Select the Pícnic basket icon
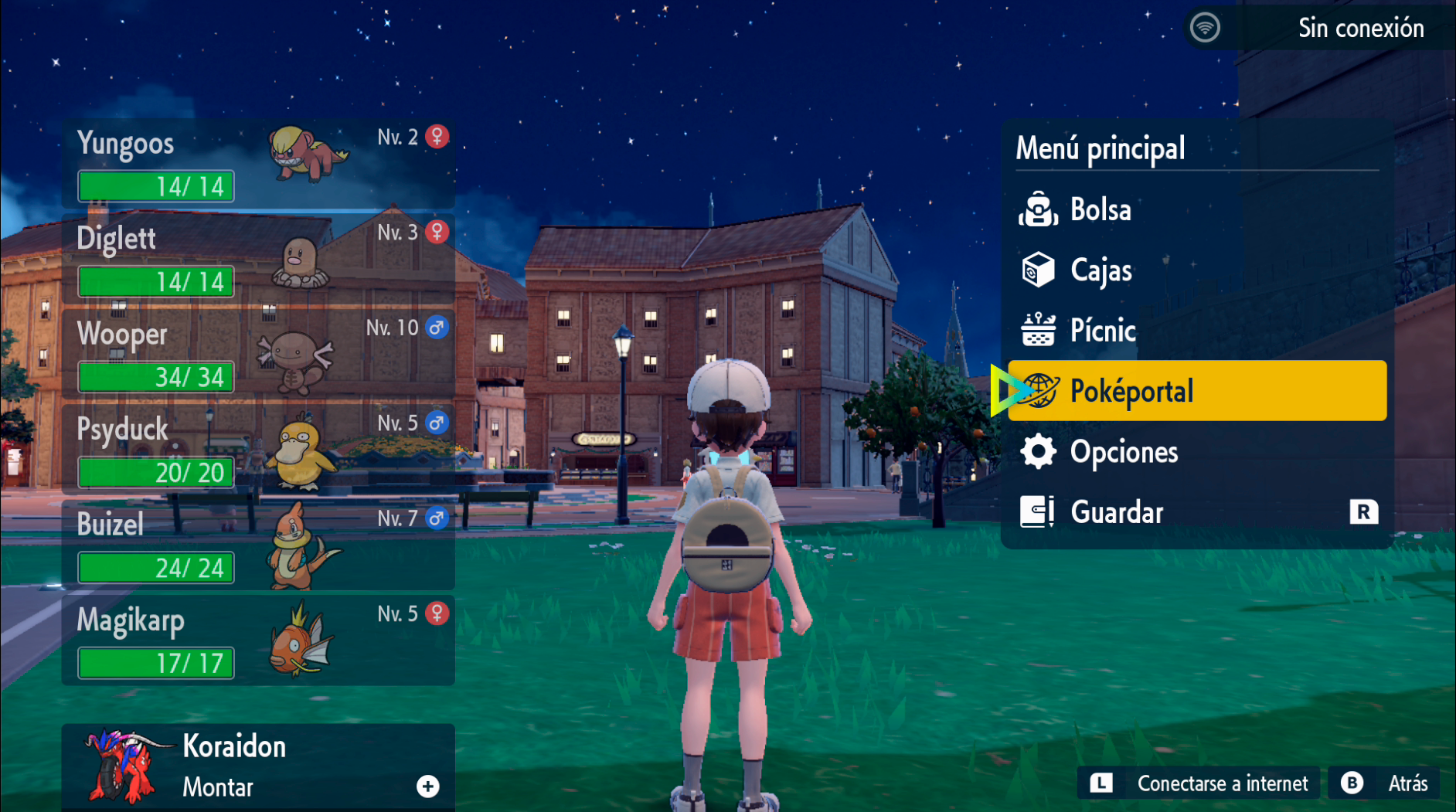 tap(1039, 330)
